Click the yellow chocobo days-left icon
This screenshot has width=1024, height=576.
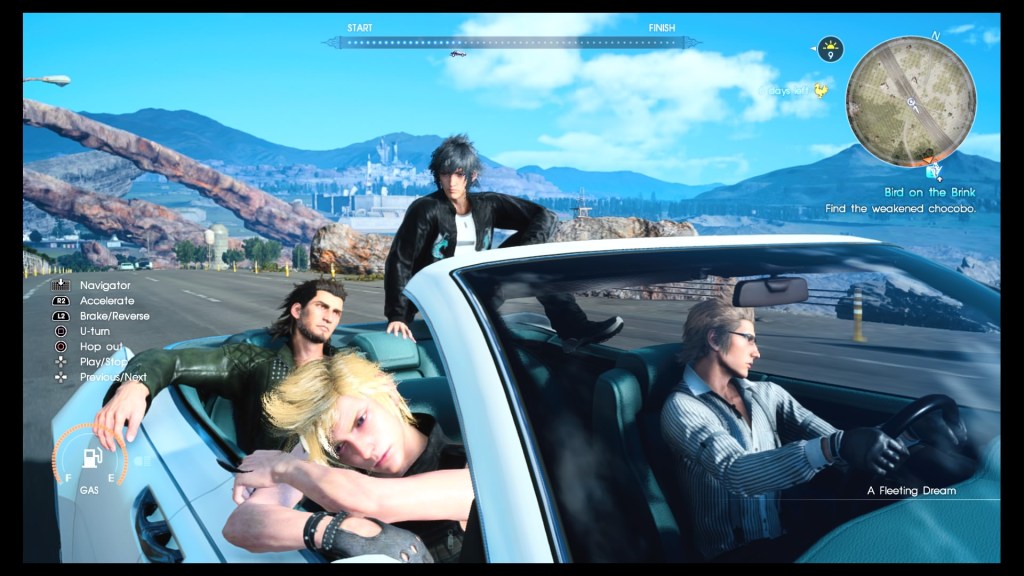point(821,91)
